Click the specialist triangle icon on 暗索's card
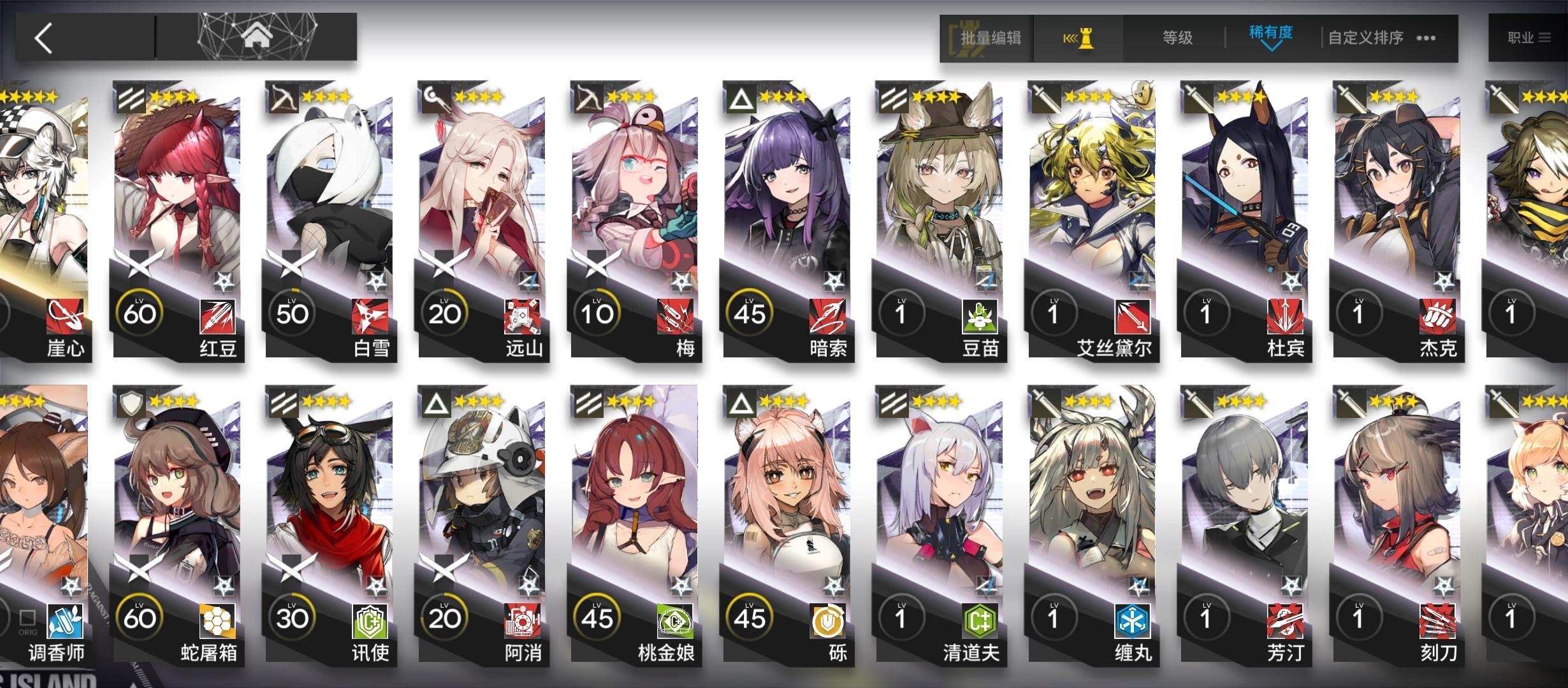Image resolution: width=1568 pixels, height=688 pixels. 743,100
